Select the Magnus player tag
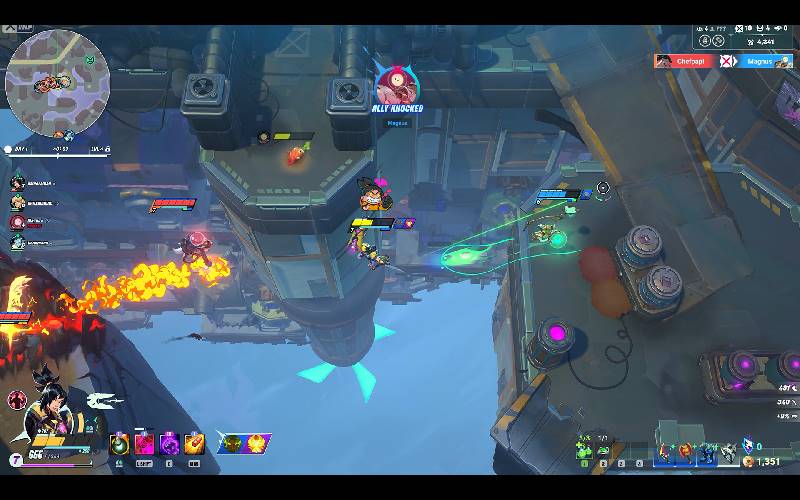This screenshot has height=500, width=800. tap(767, 61)
